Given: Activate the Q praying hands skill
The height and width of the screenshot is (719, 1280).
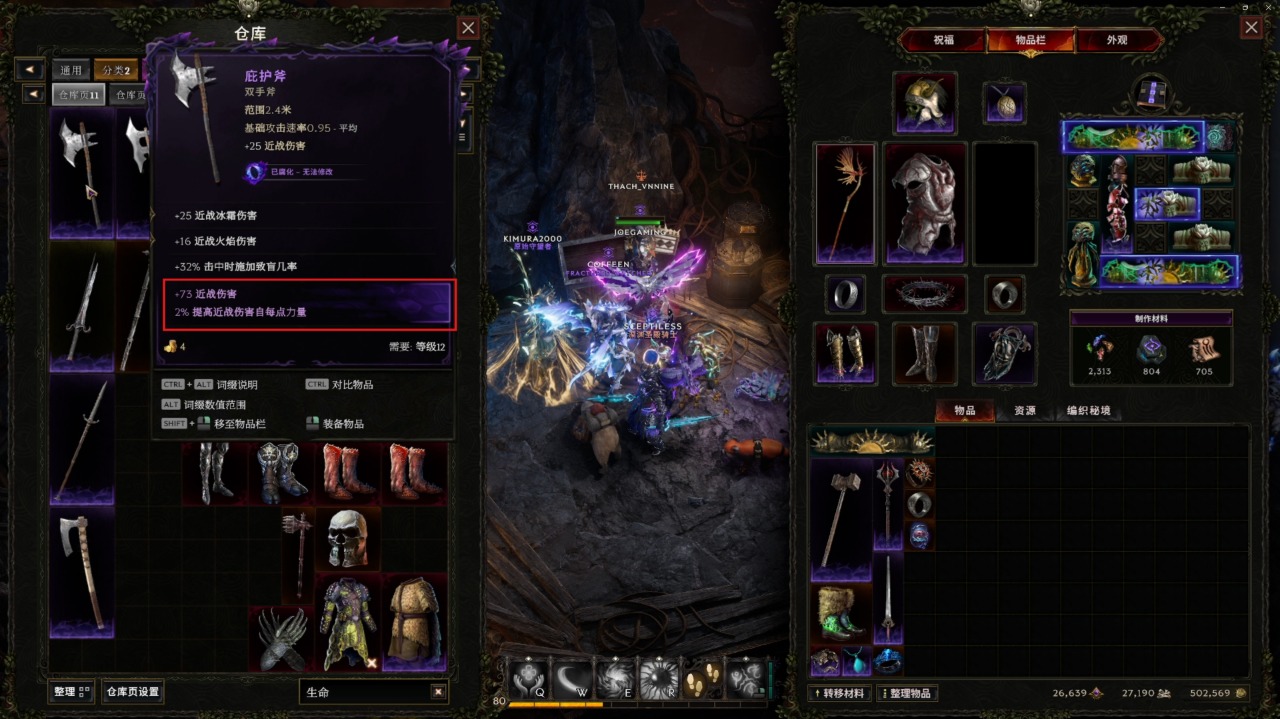Looking at the screenshot, I should click(x=527, y=679).
